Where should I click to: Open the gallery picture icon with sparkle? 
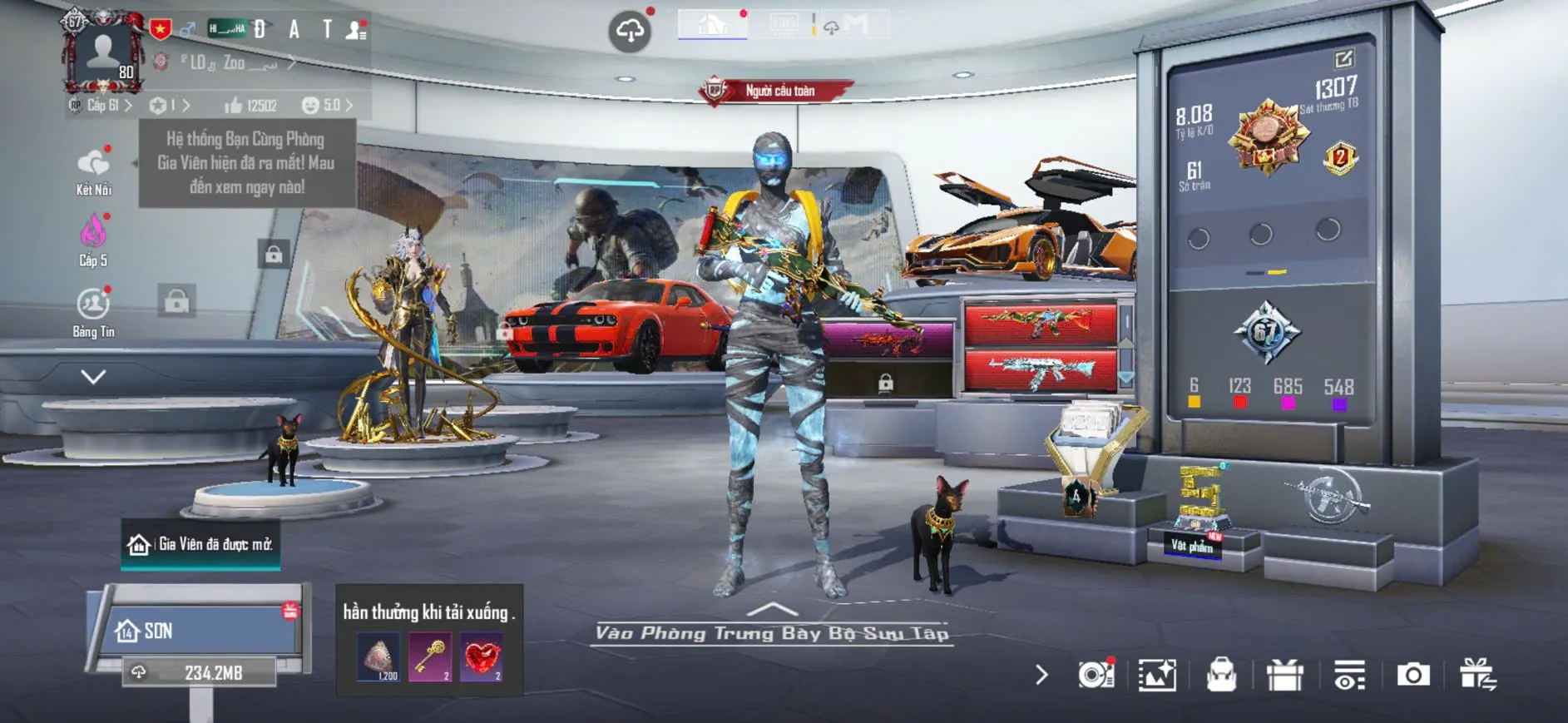[x=1157, y=675]
